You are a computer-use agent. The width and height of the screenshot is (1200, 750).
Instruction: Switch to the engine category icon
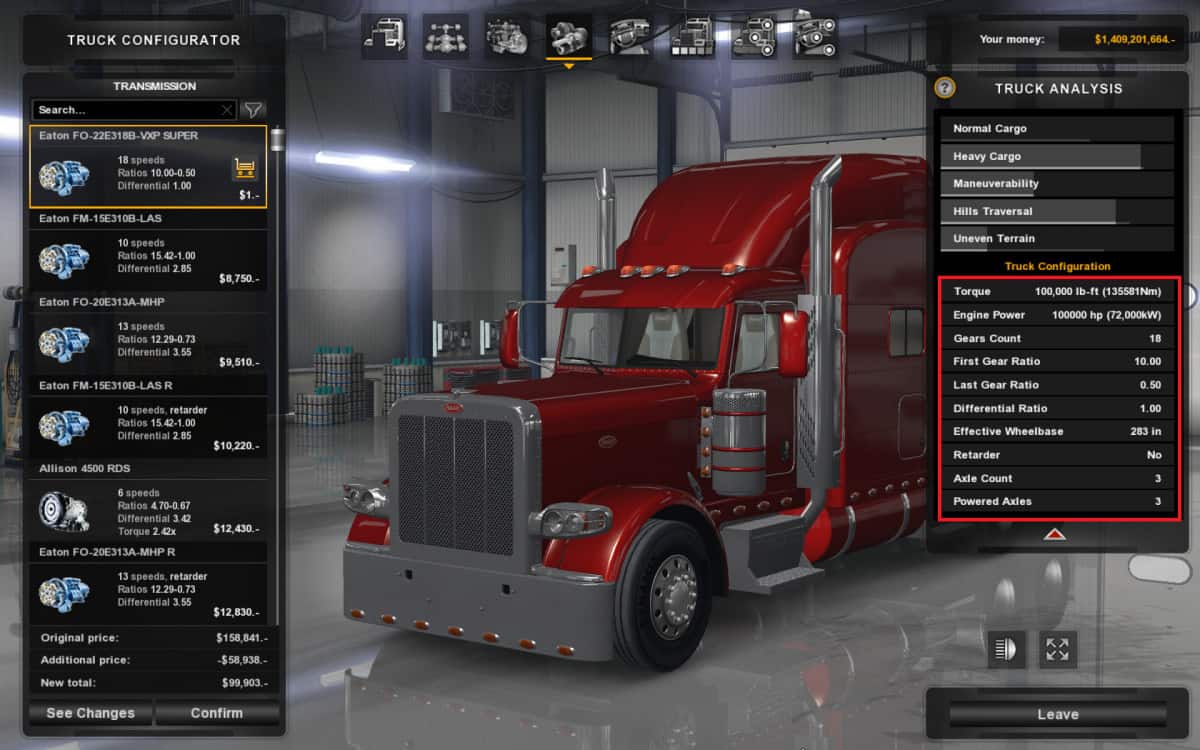click(507, 38)
